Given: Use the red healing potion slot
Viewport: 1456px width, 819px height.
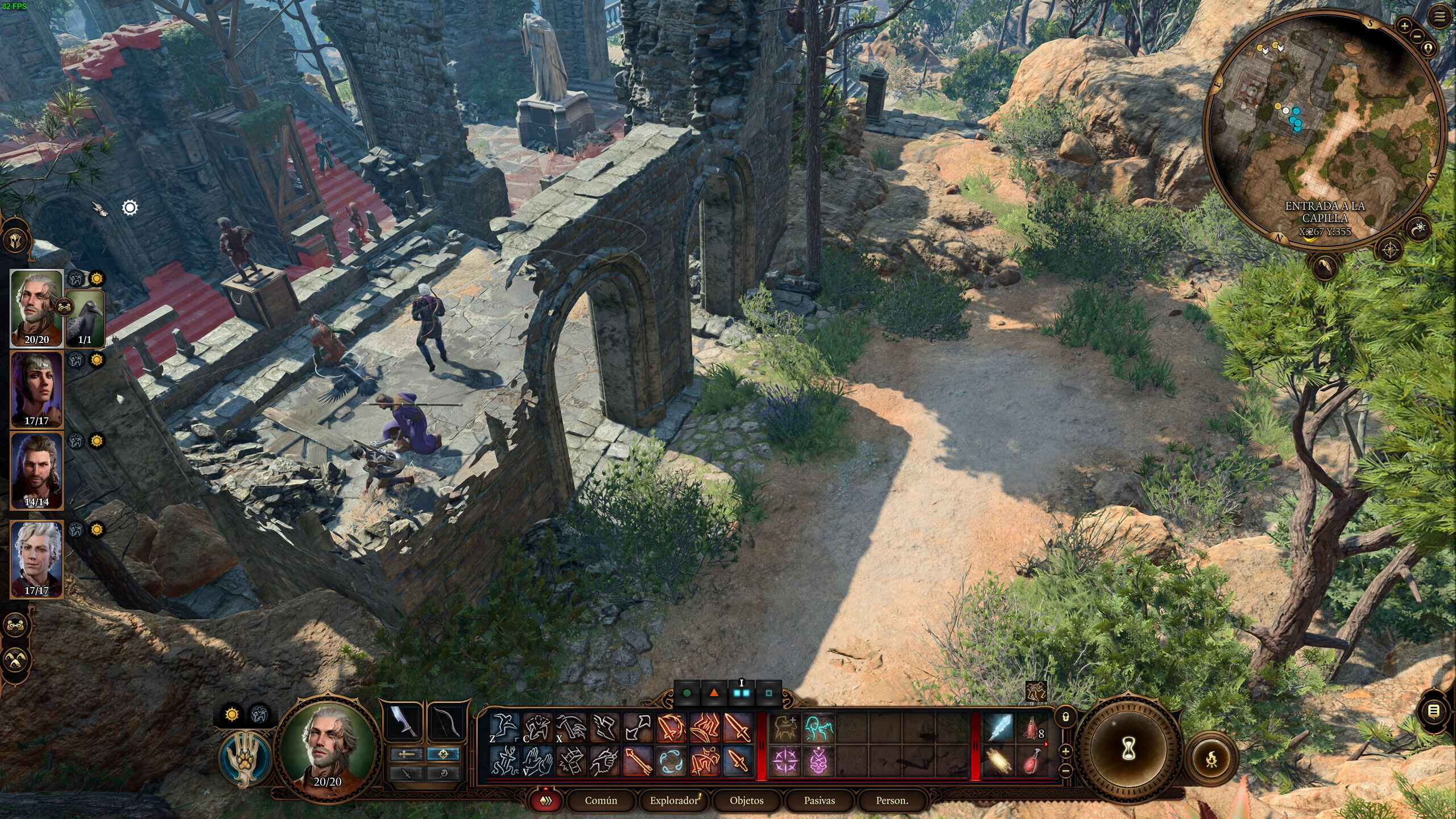Looking at the screenshot, I should pos(1032,729).
